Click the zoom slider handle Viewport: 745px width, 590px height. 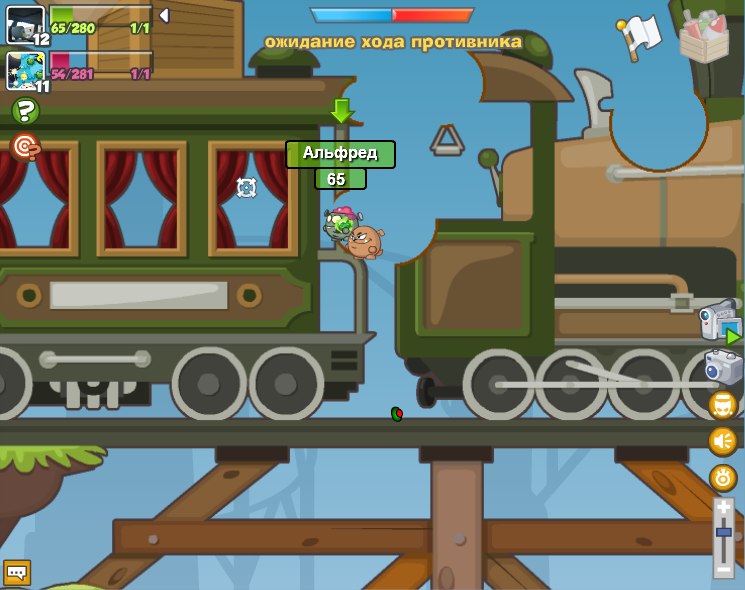[x=723, y=532]
